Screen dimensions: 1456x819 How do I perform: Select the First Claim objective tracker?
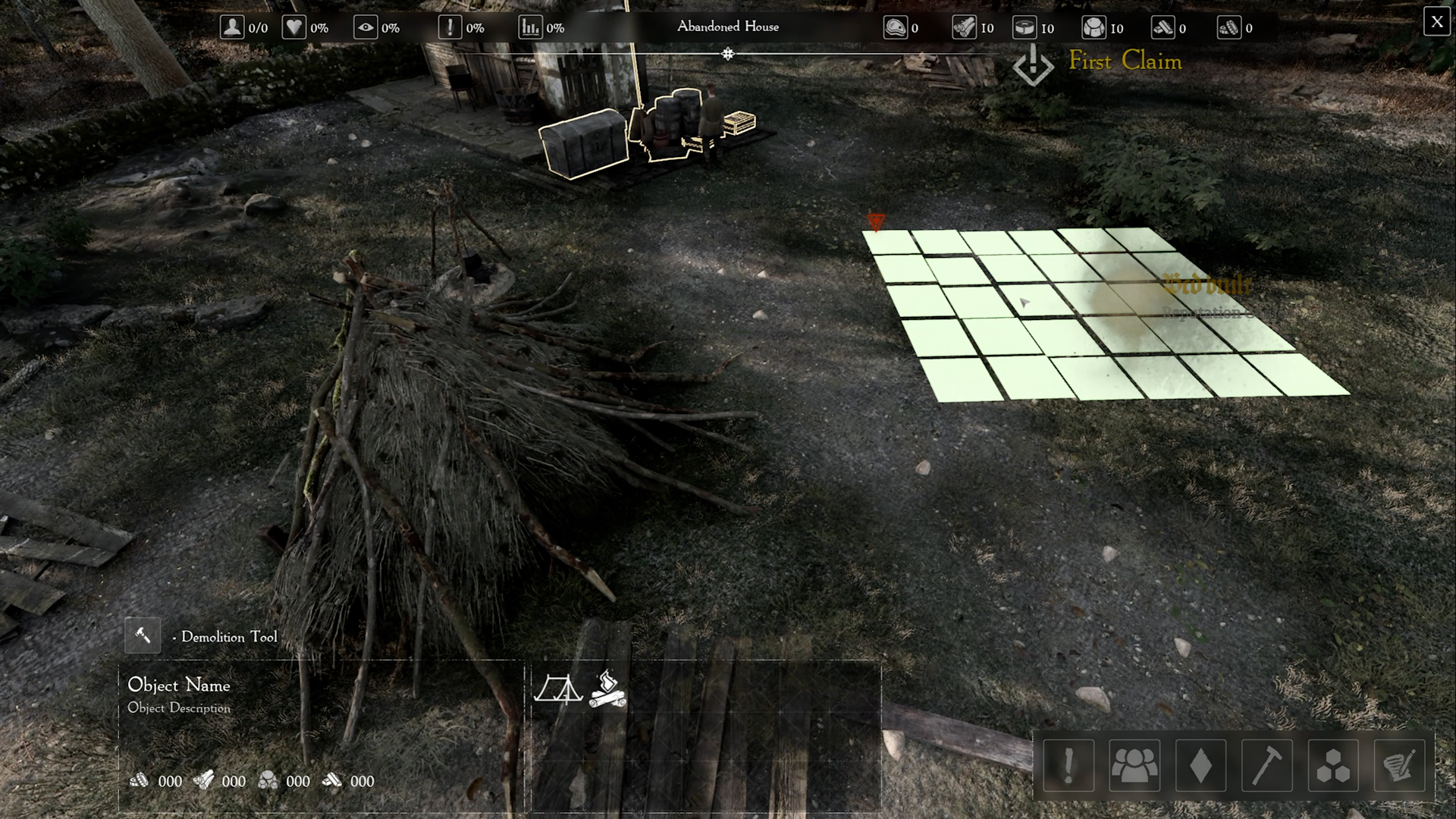pos(1125,61)
